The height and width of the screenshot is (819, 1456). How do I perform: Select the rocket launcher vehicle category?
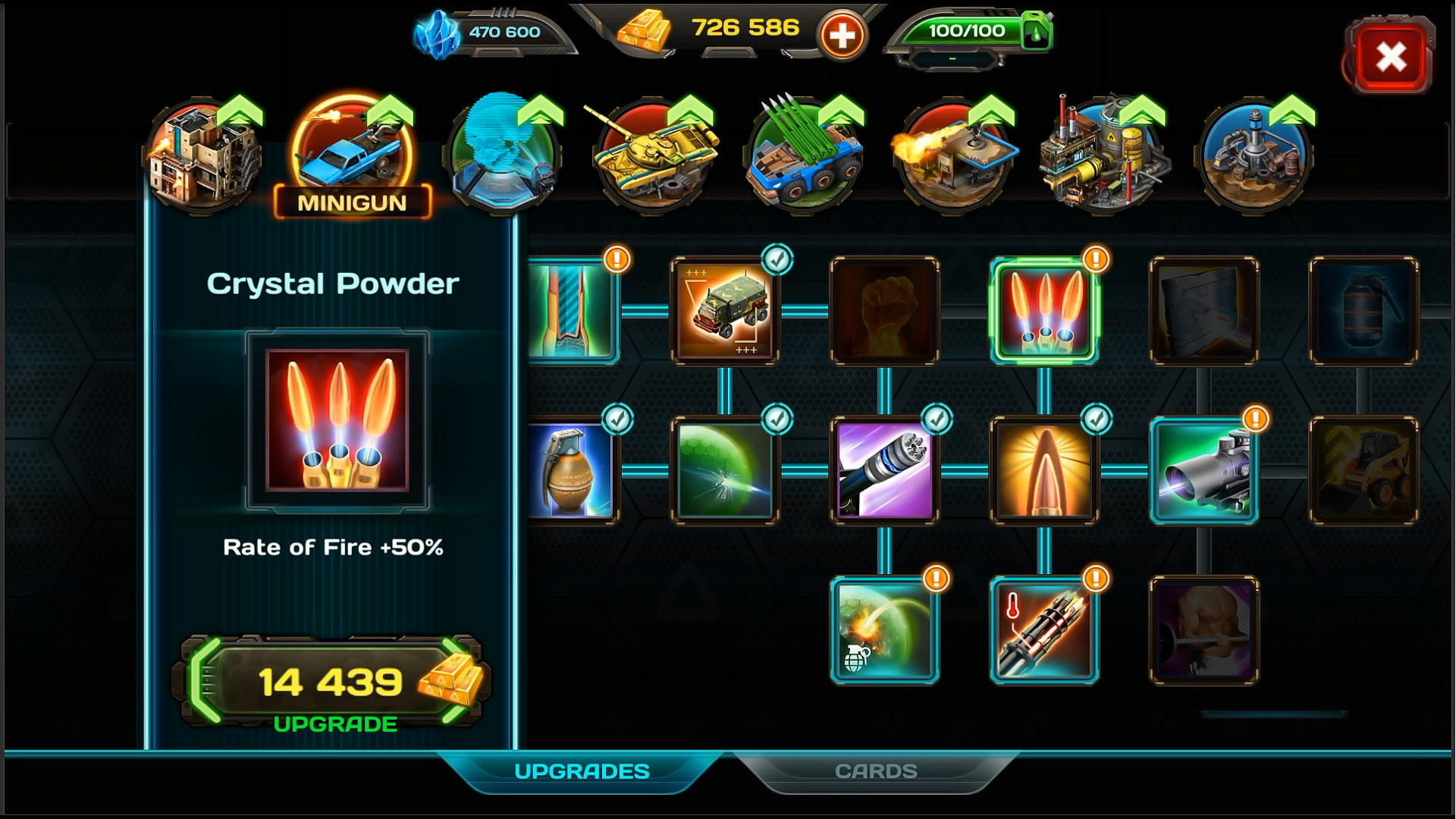tap(804, 155)
